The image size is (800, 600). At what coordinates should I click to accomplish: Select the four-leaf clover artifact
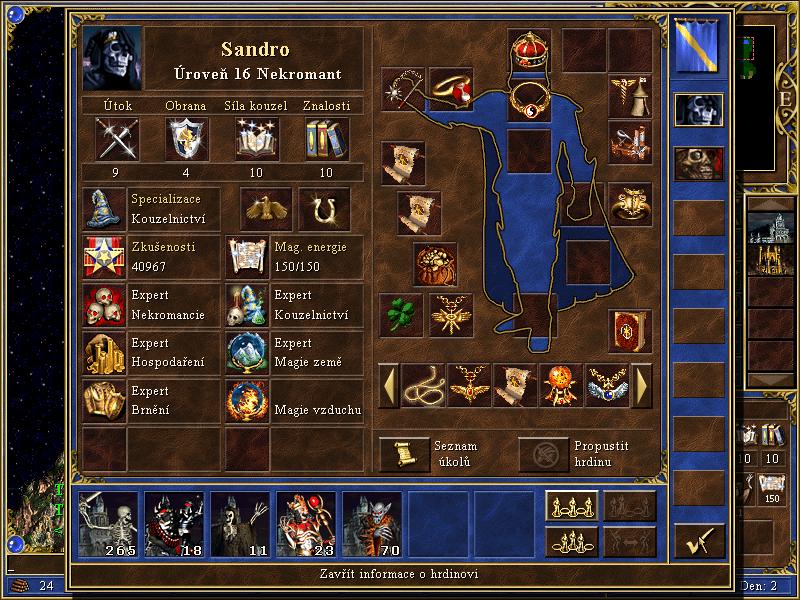click(402, 314)
